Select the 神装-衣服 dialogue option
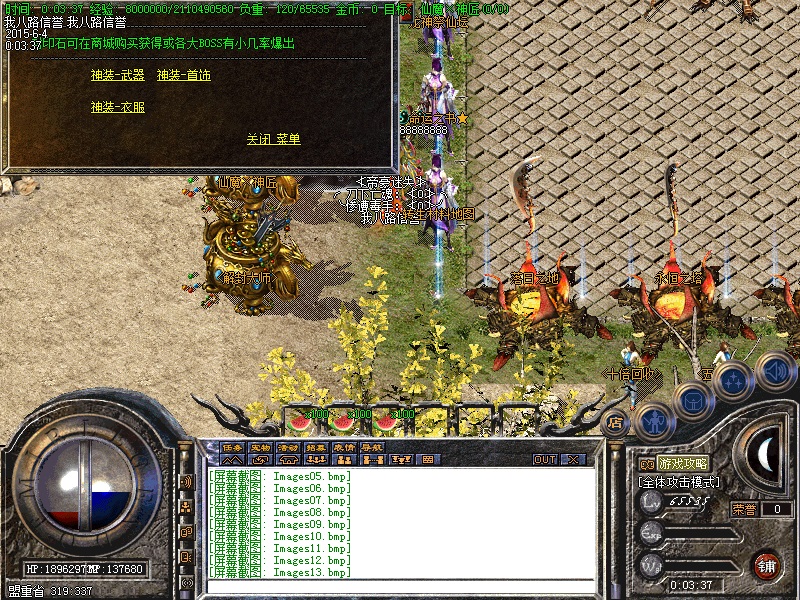The height and width of the screenshot is (600, 800). click(x=117, y=107)
